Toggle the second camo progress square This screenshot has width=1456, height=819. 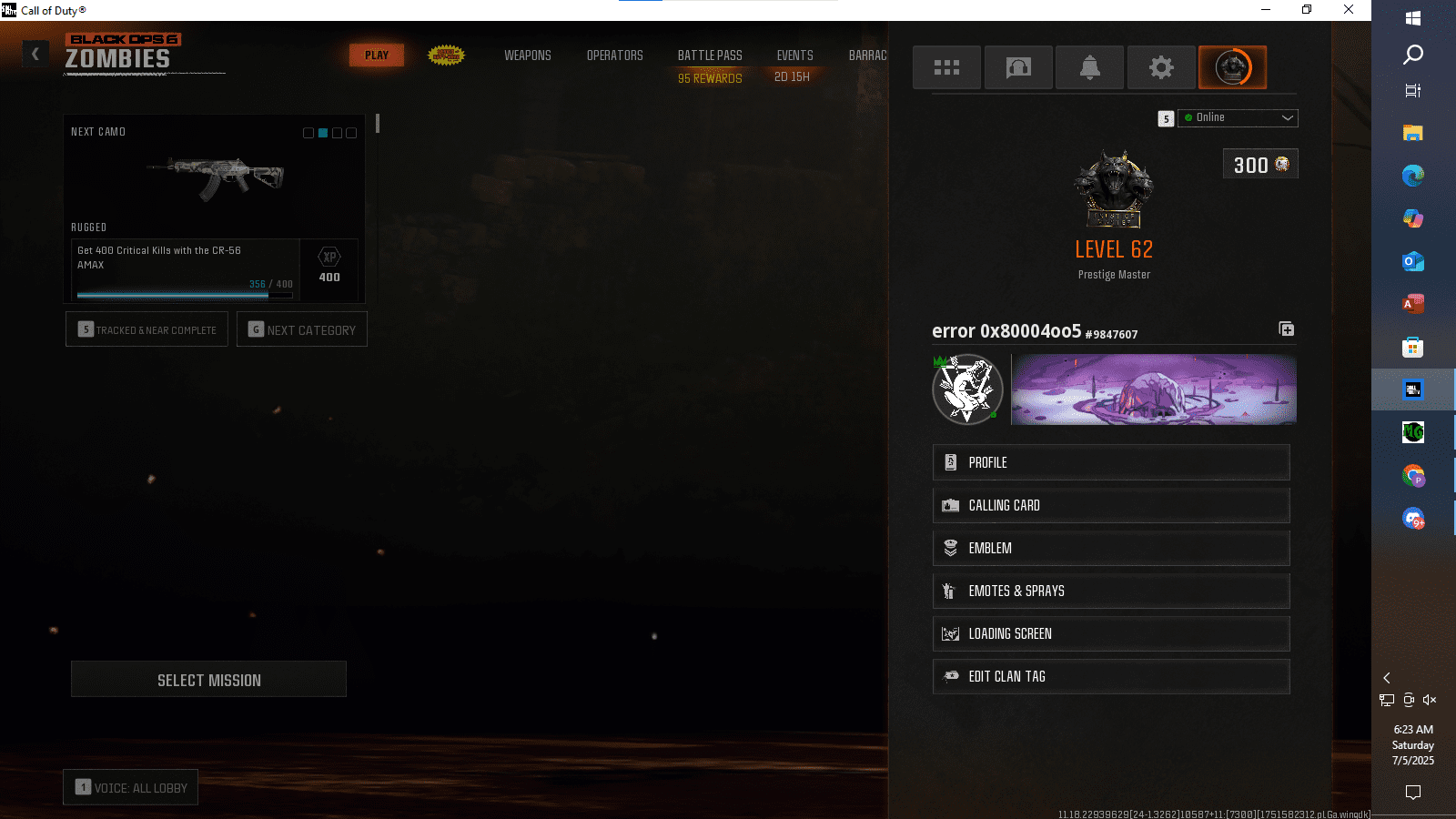pyautogui.click(x=322, y=132)
